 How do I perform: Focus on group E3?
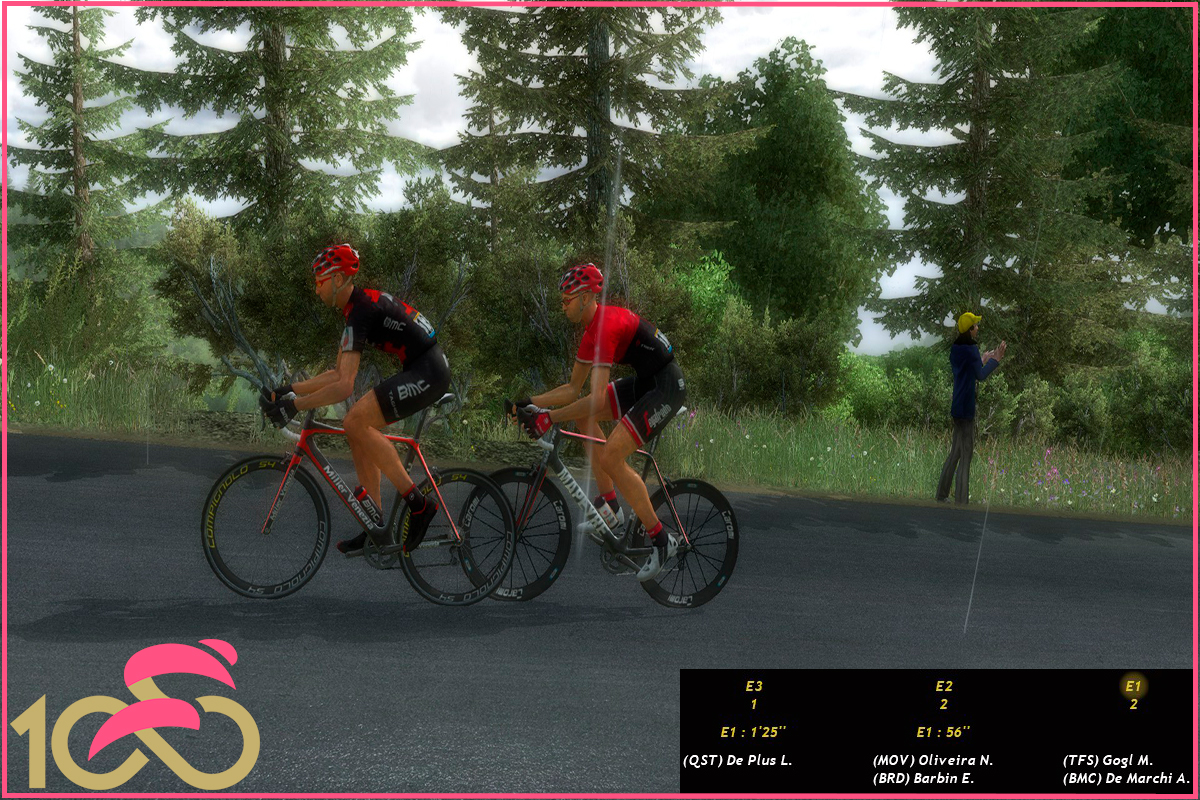[753, 686]
